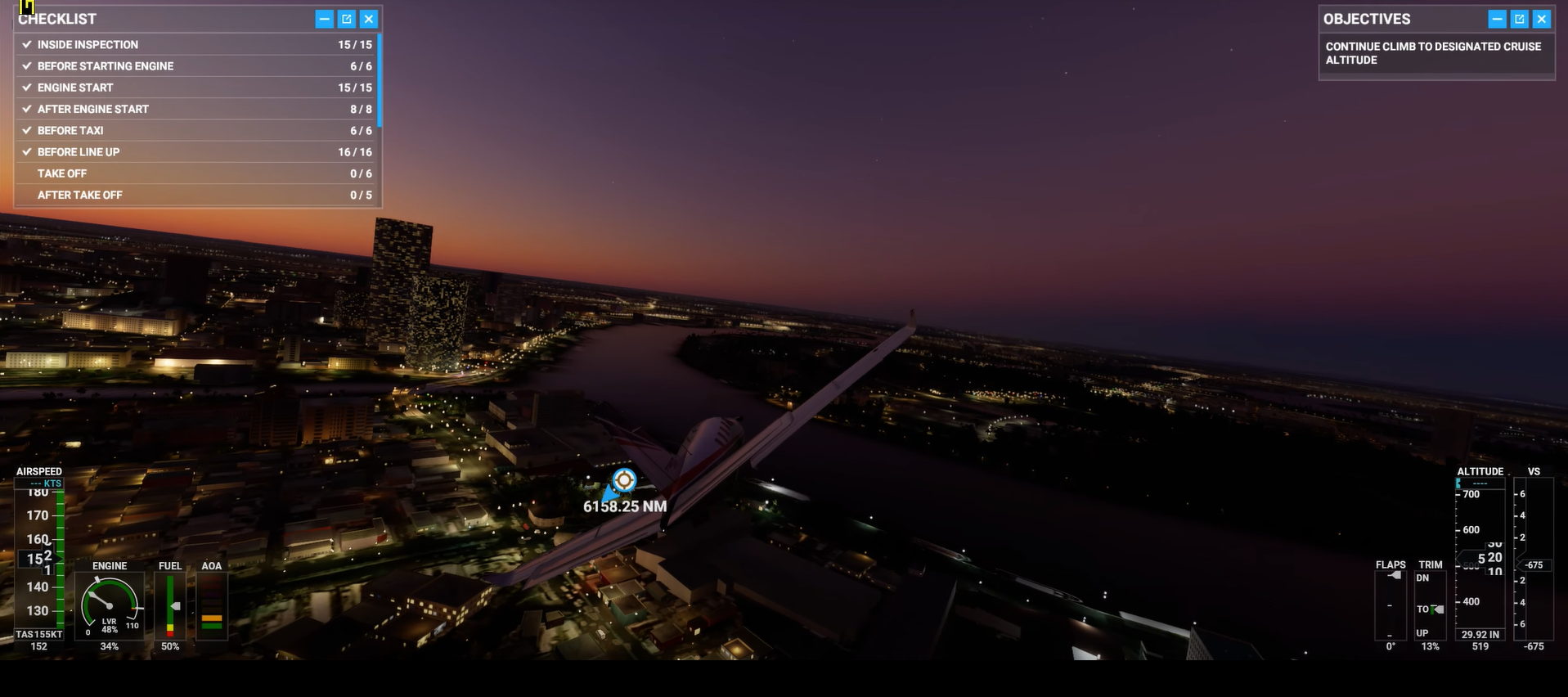Open the Before Taxi checklist row
This screenshot has height=697, width=1568.
[196, 131]
